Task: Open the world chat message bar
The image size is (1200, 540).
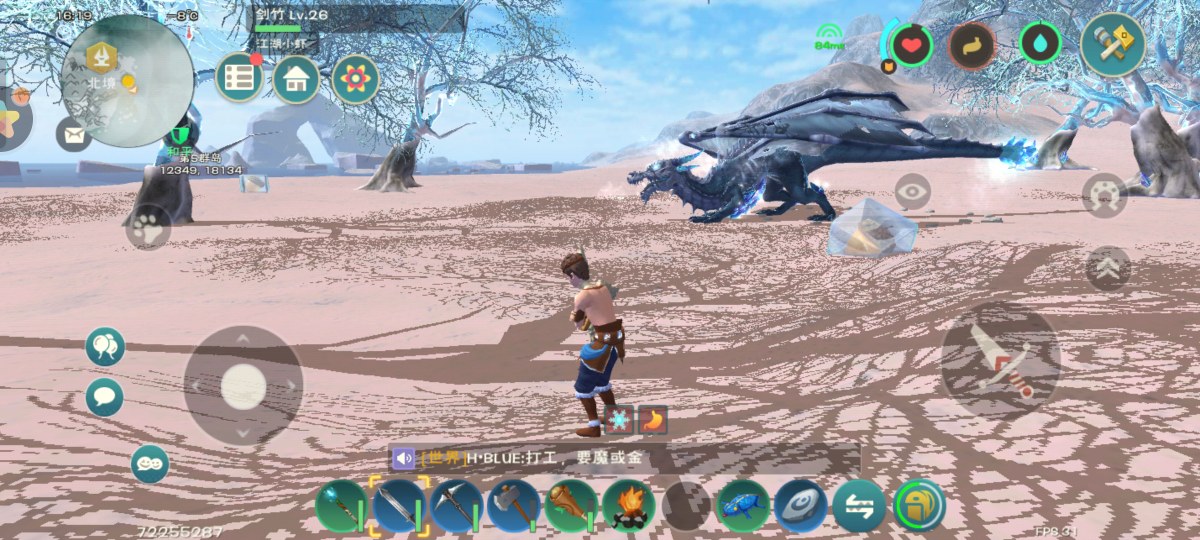Action: [625, 459]
